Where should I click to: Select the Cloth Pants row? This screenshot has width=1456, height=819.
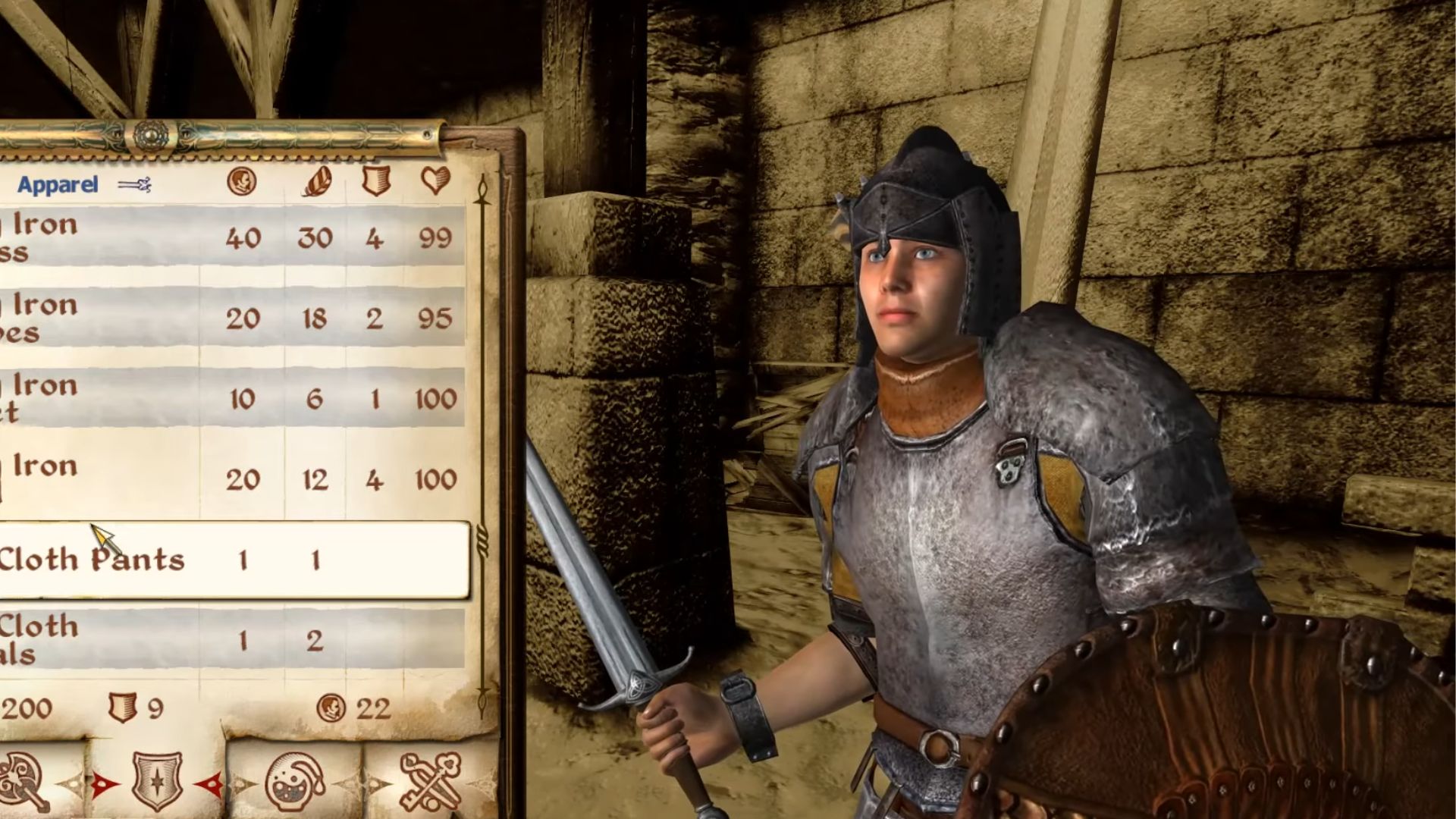tap(227, 560)
